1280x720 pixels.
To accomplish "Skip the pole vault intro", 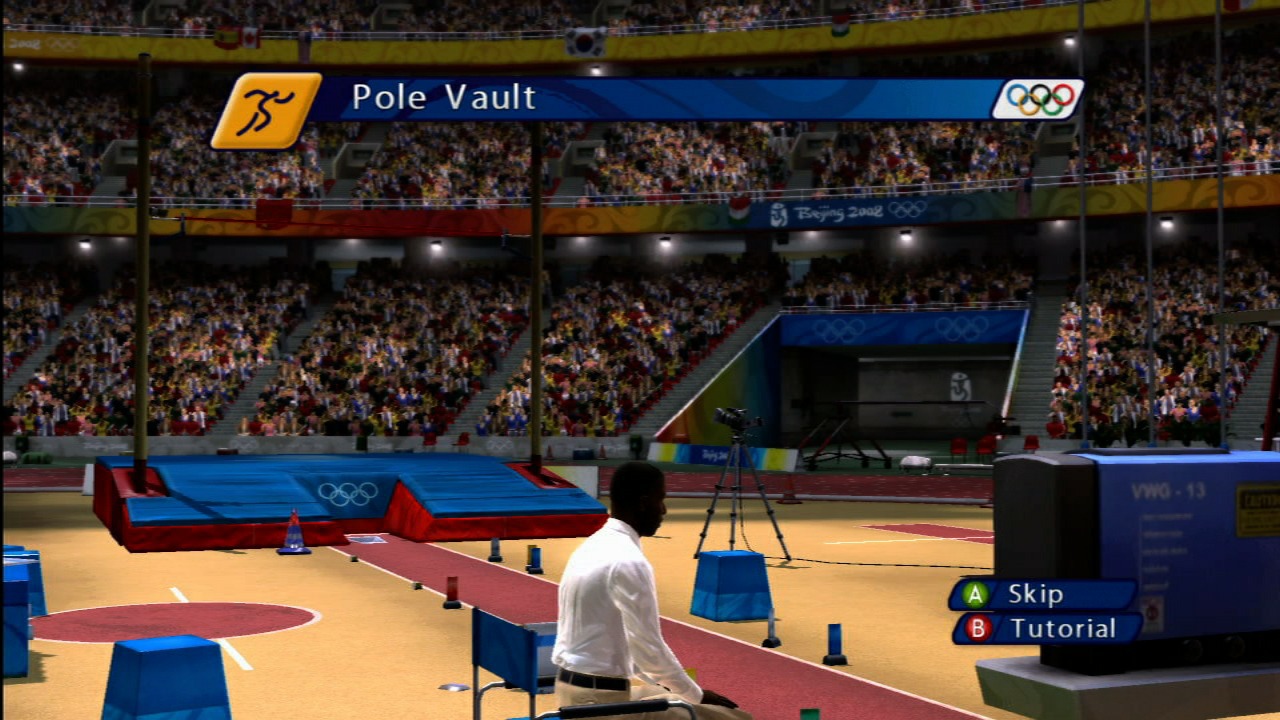I will [x=1041, y=595].
